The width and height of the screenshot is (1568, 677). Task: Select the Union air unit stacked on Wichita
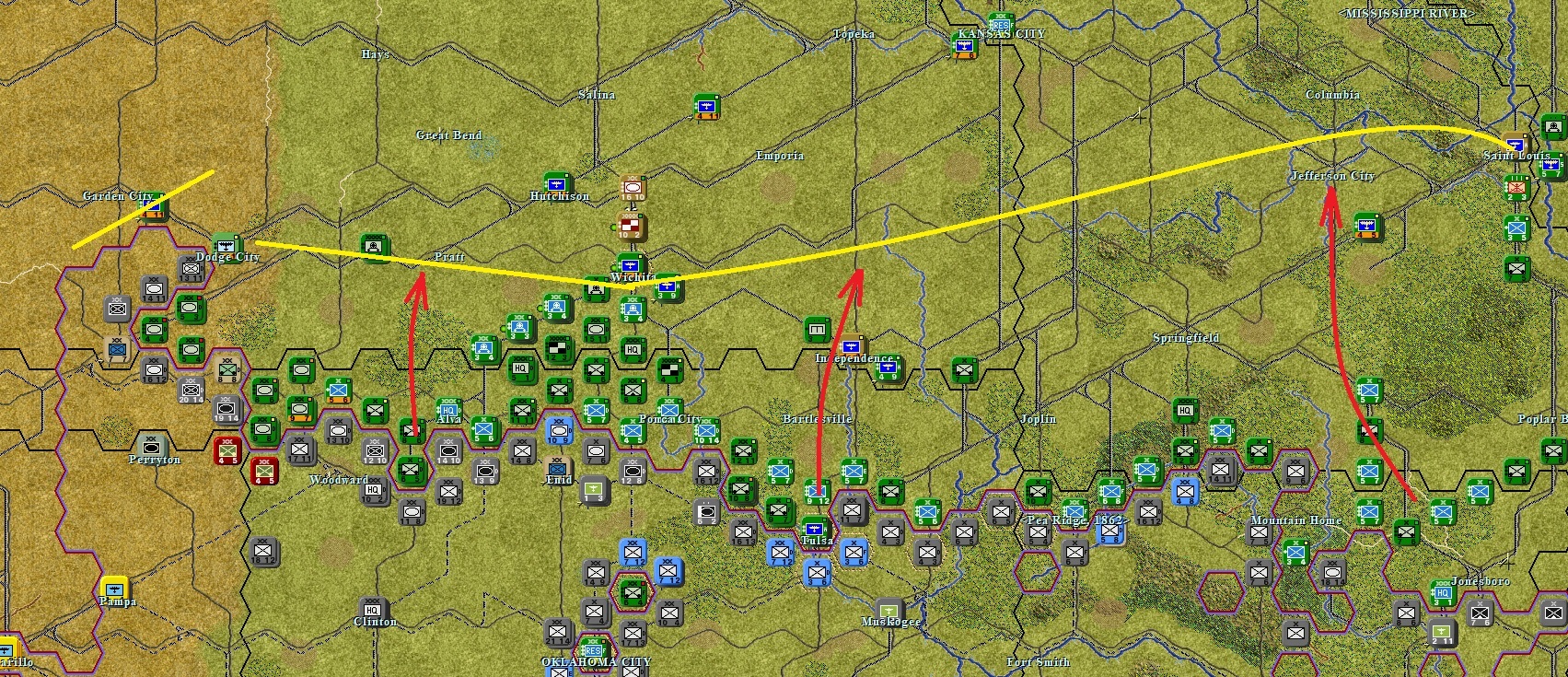click(630, 265)
